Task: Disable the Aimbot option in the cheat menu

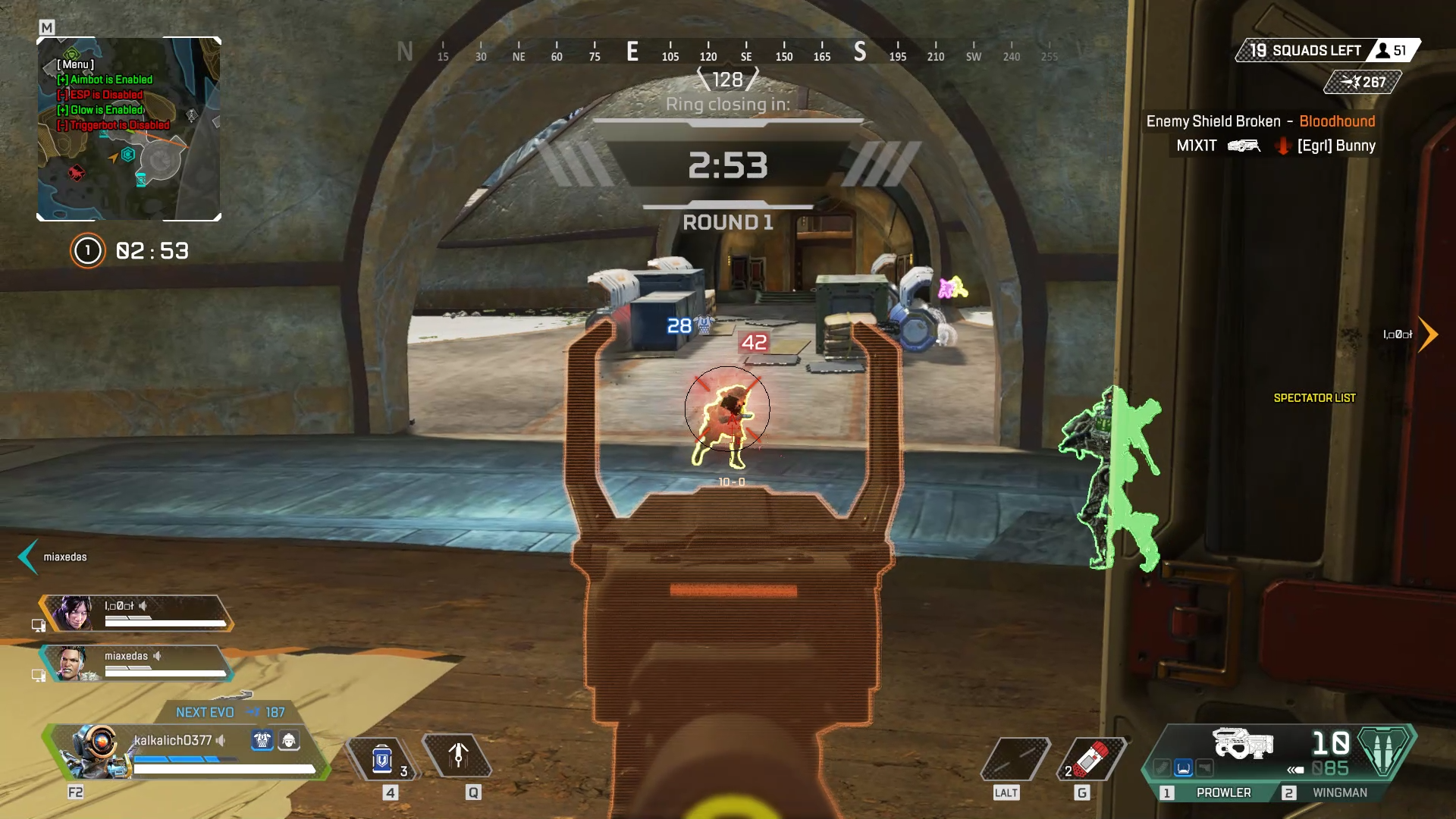Action: click(104, 79)
